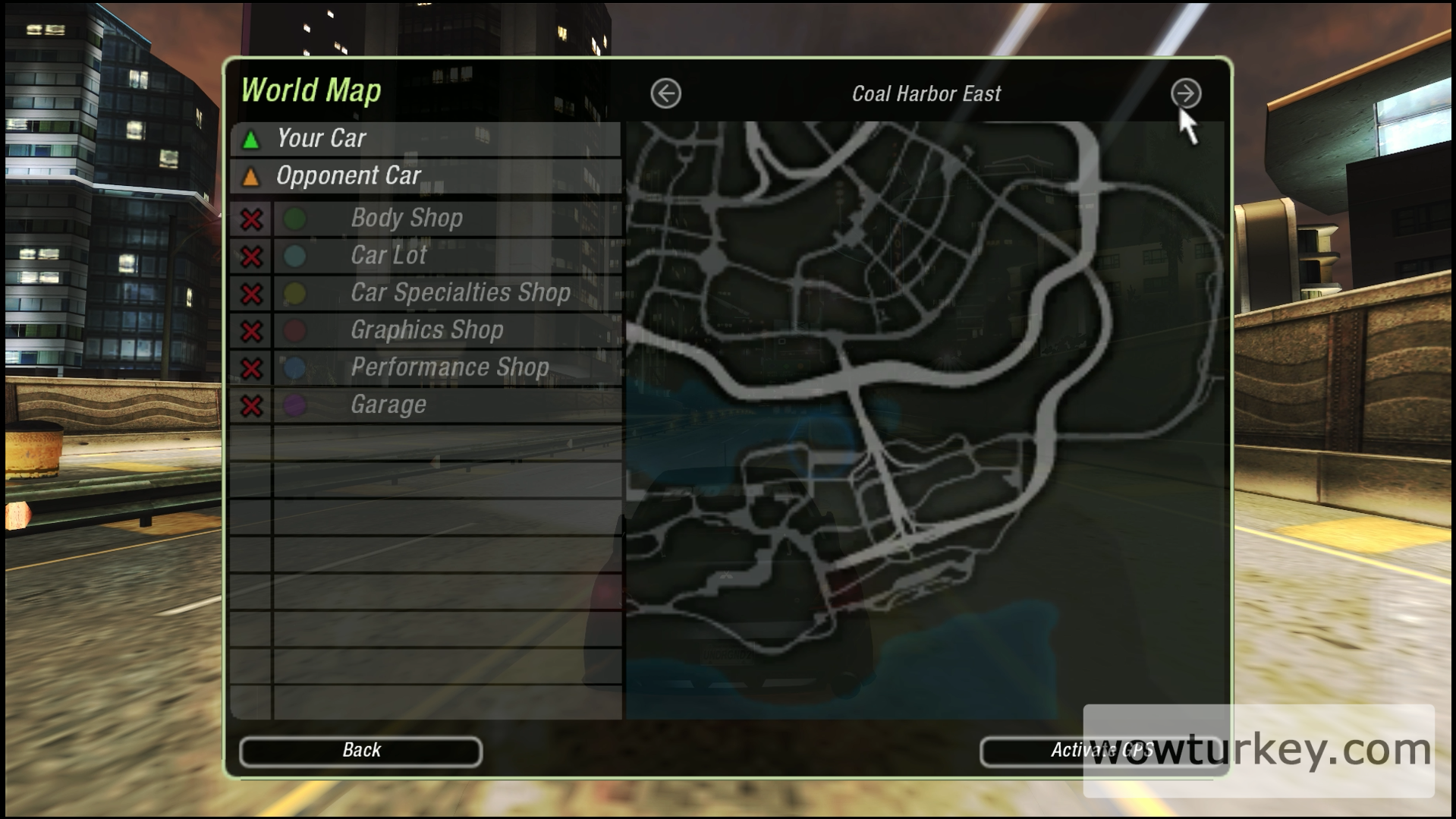Switch to the previous map area arrow
Screen dimensions: 1456x819
point(665,94)
